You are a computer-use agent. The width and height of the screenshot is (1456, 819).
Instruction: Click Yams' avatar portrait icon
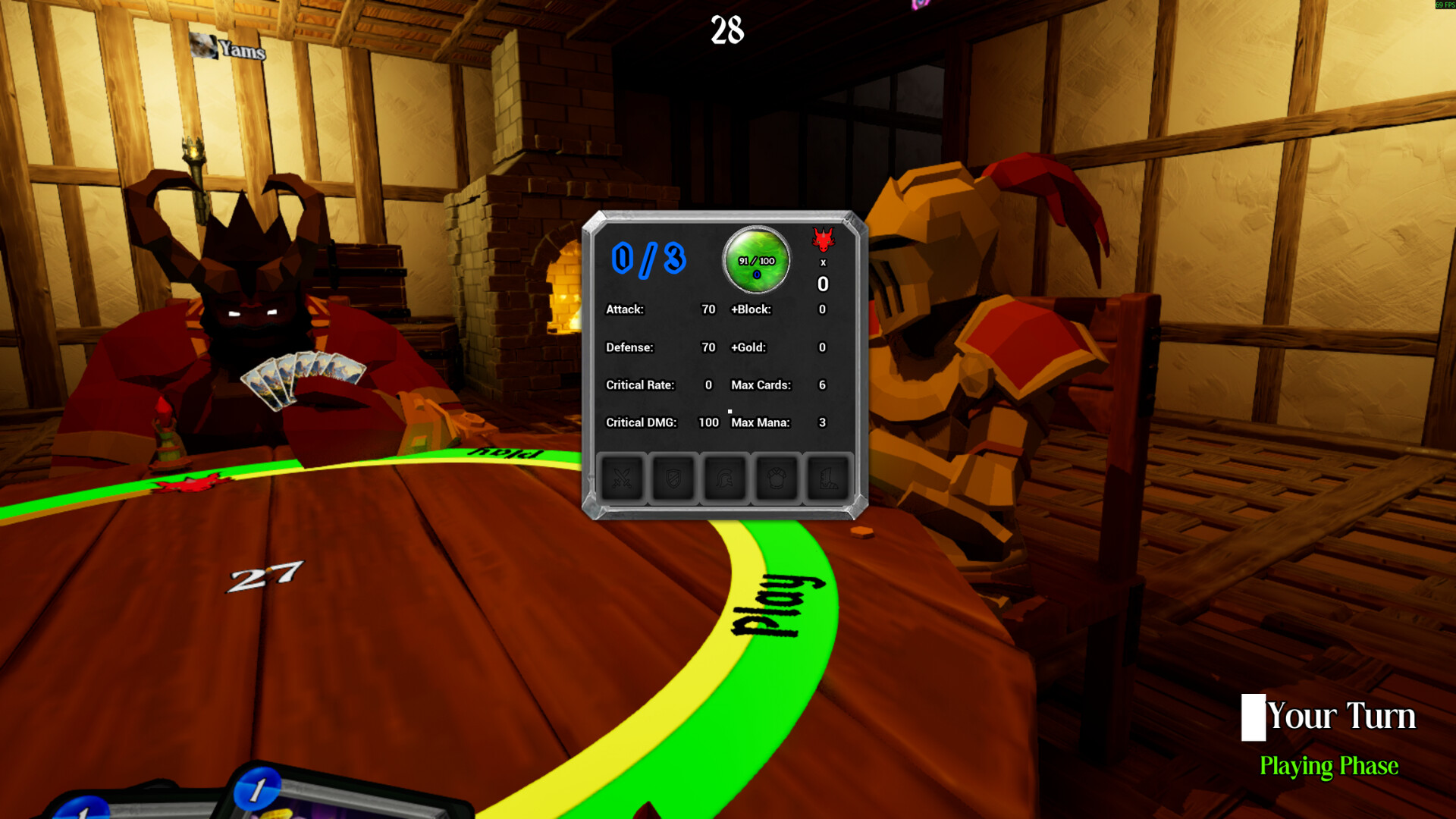tap(202, 48)
